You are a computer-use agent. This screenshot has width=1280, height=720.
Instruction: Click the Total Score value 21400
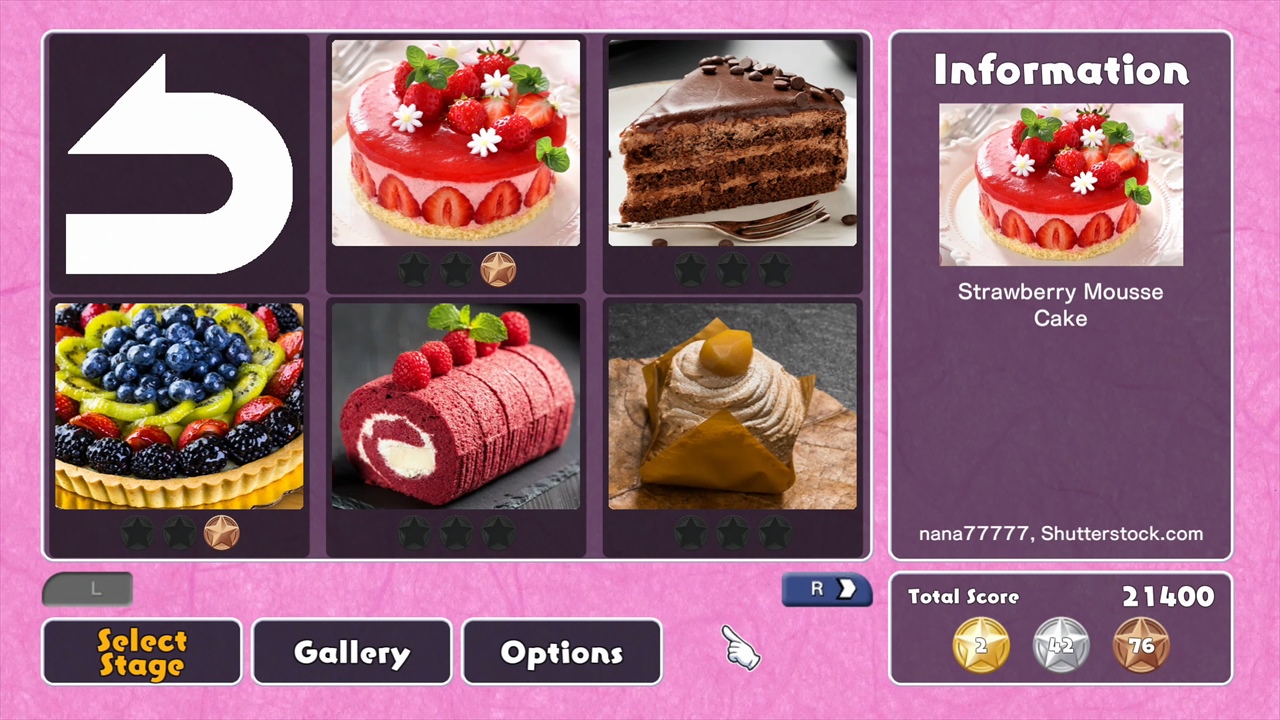1168,597
